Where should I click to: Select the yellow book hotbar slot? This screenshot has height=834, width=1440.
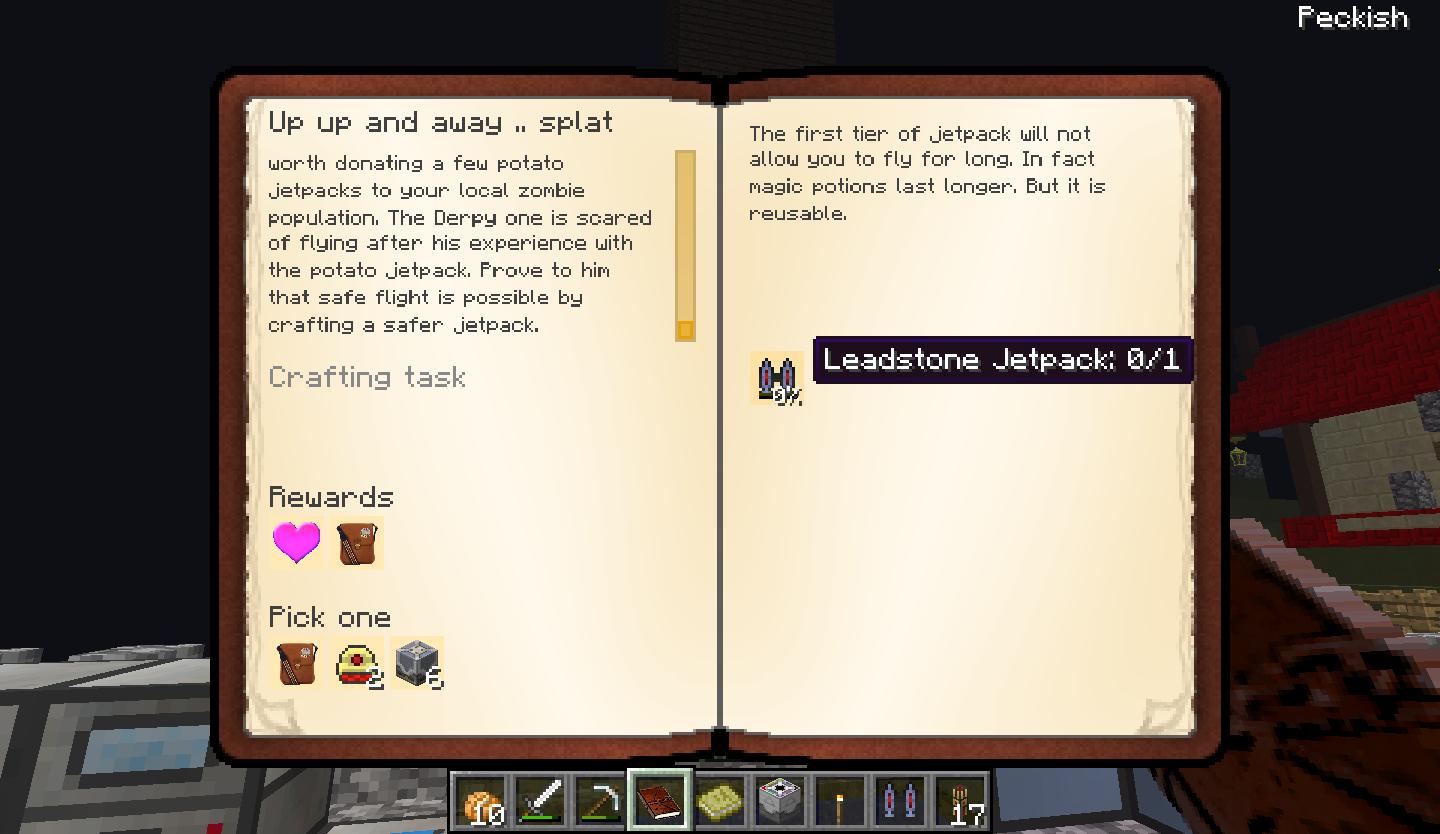[x=720, y=801]
